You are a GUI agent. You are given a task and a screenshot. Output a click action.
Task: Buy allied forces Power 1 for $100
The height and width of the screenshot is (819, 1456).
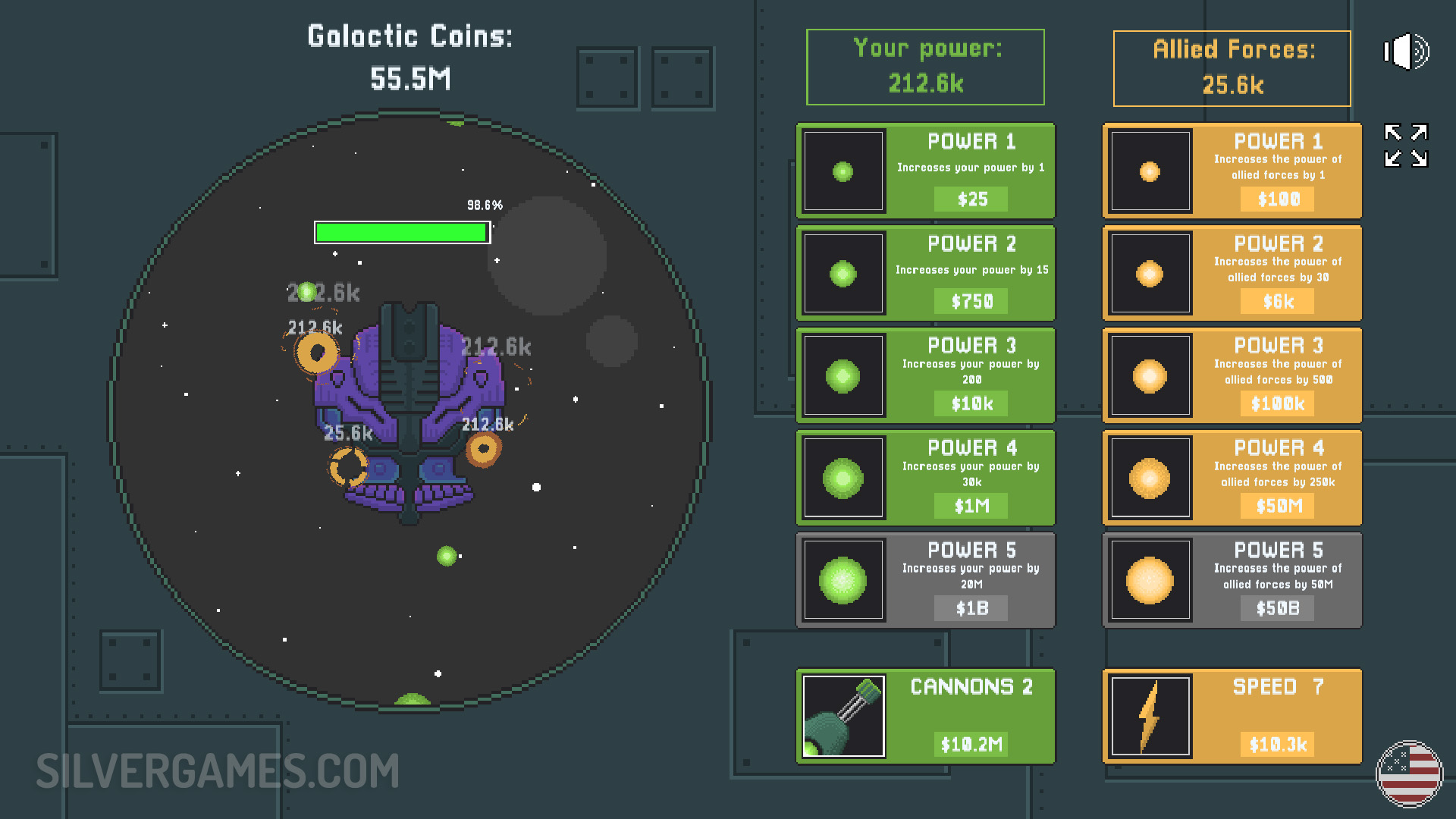click(x=1232, y=171)
